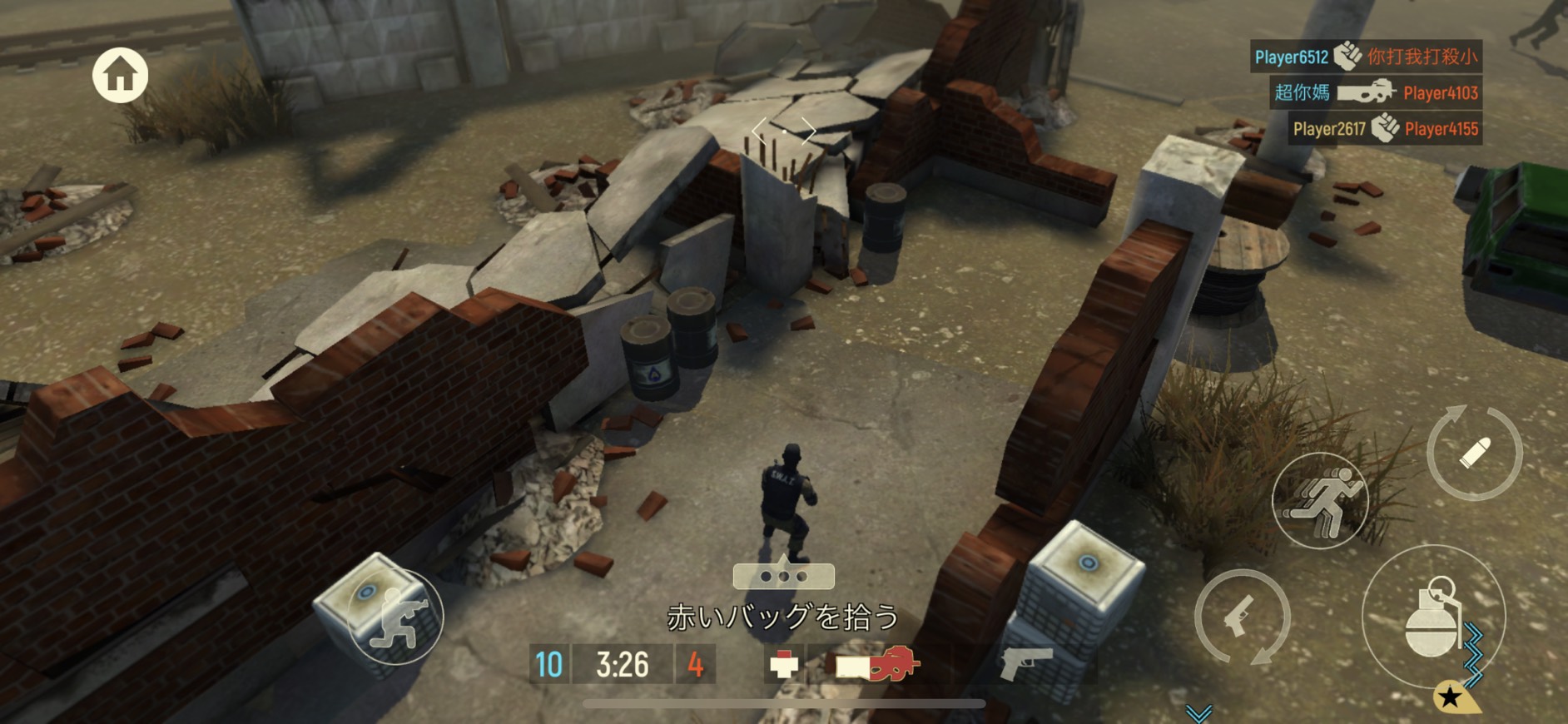Screen dimensions: 1568x724
Task: Reload using the bullet icon button
Action: click(x=1474, y=453)
